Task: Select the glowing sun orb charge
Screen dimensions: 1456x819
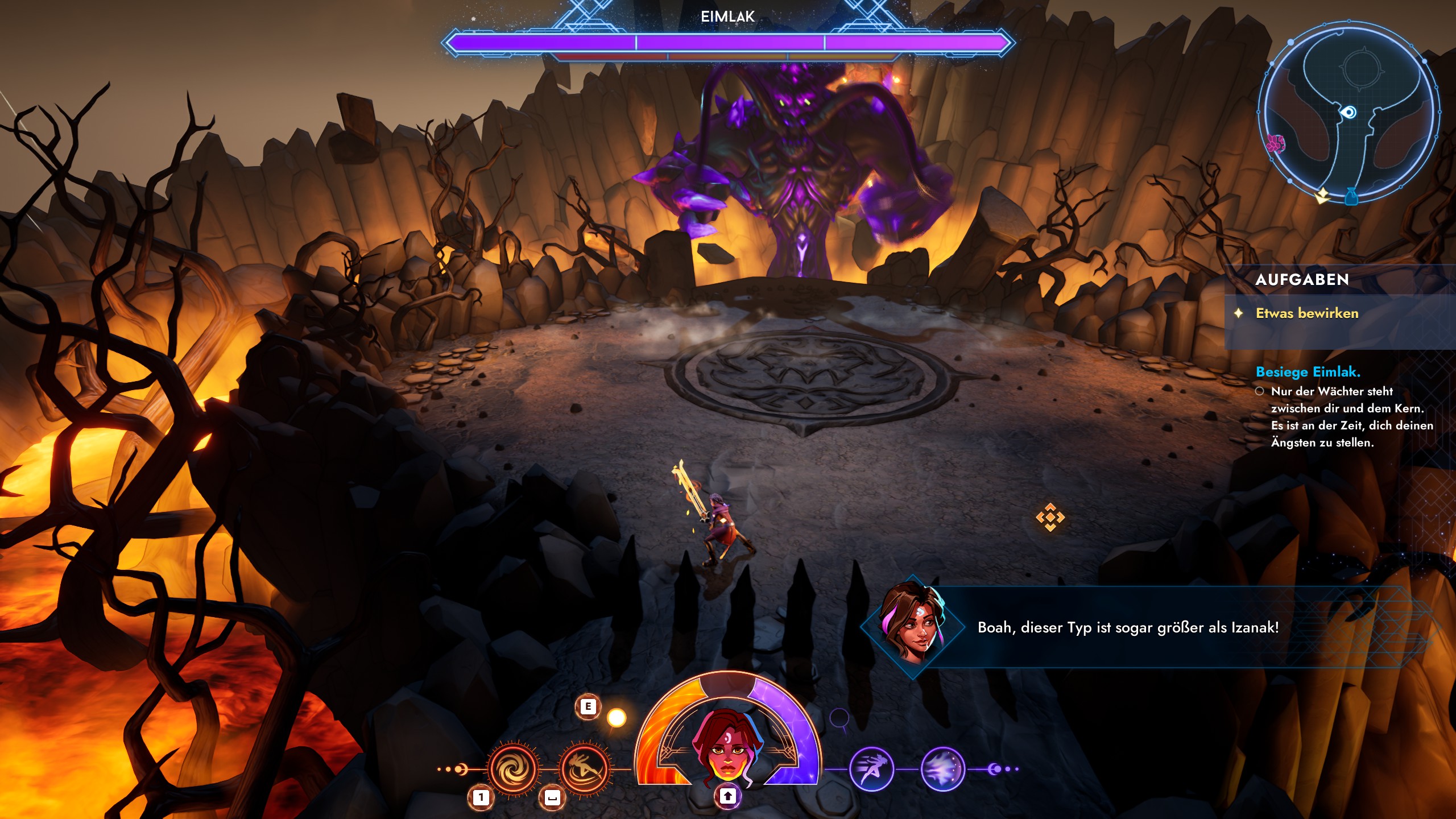Action: [x=617, y=718]
